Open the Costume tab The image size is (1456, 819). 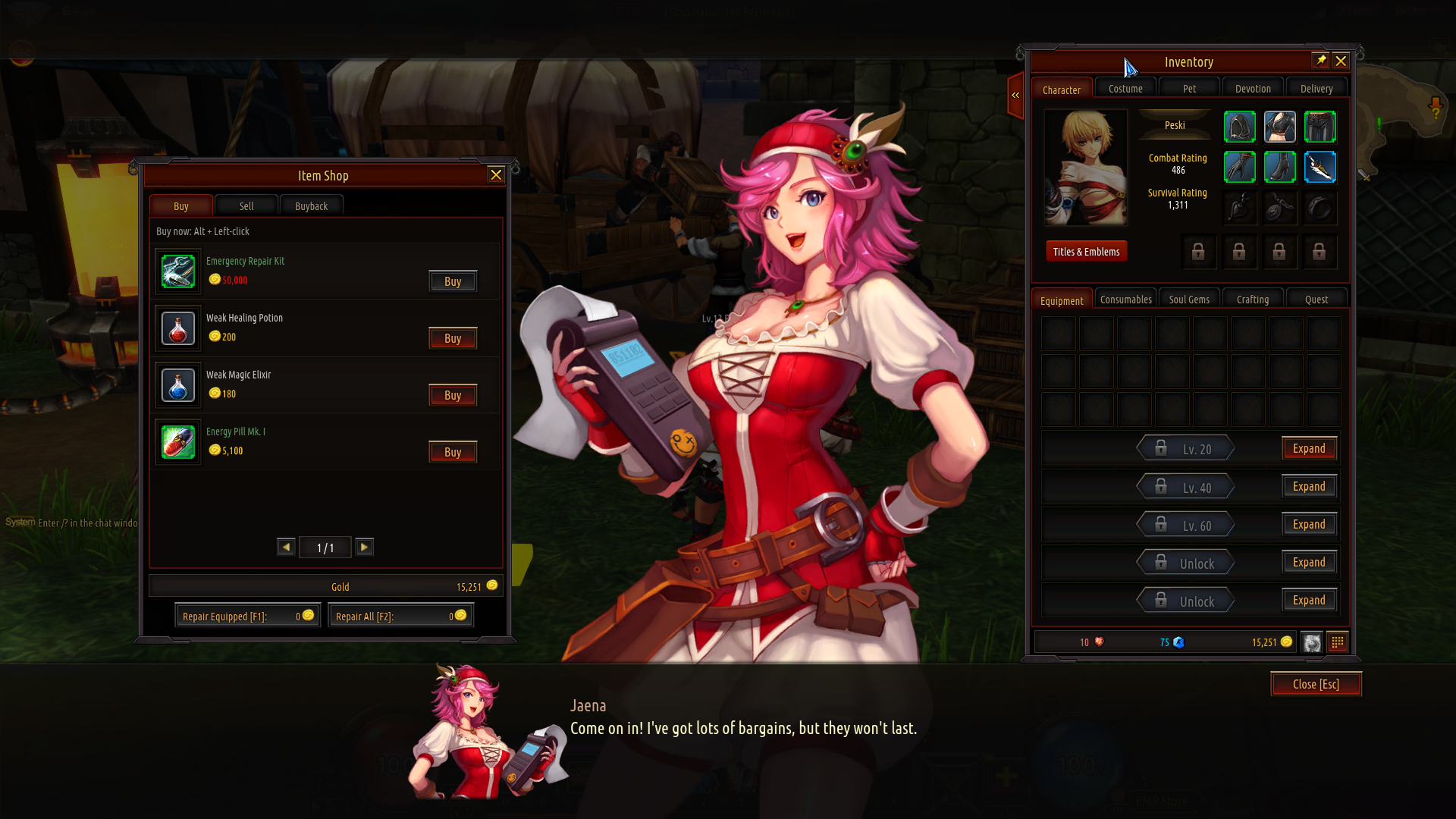click(x=1125, y=89)
